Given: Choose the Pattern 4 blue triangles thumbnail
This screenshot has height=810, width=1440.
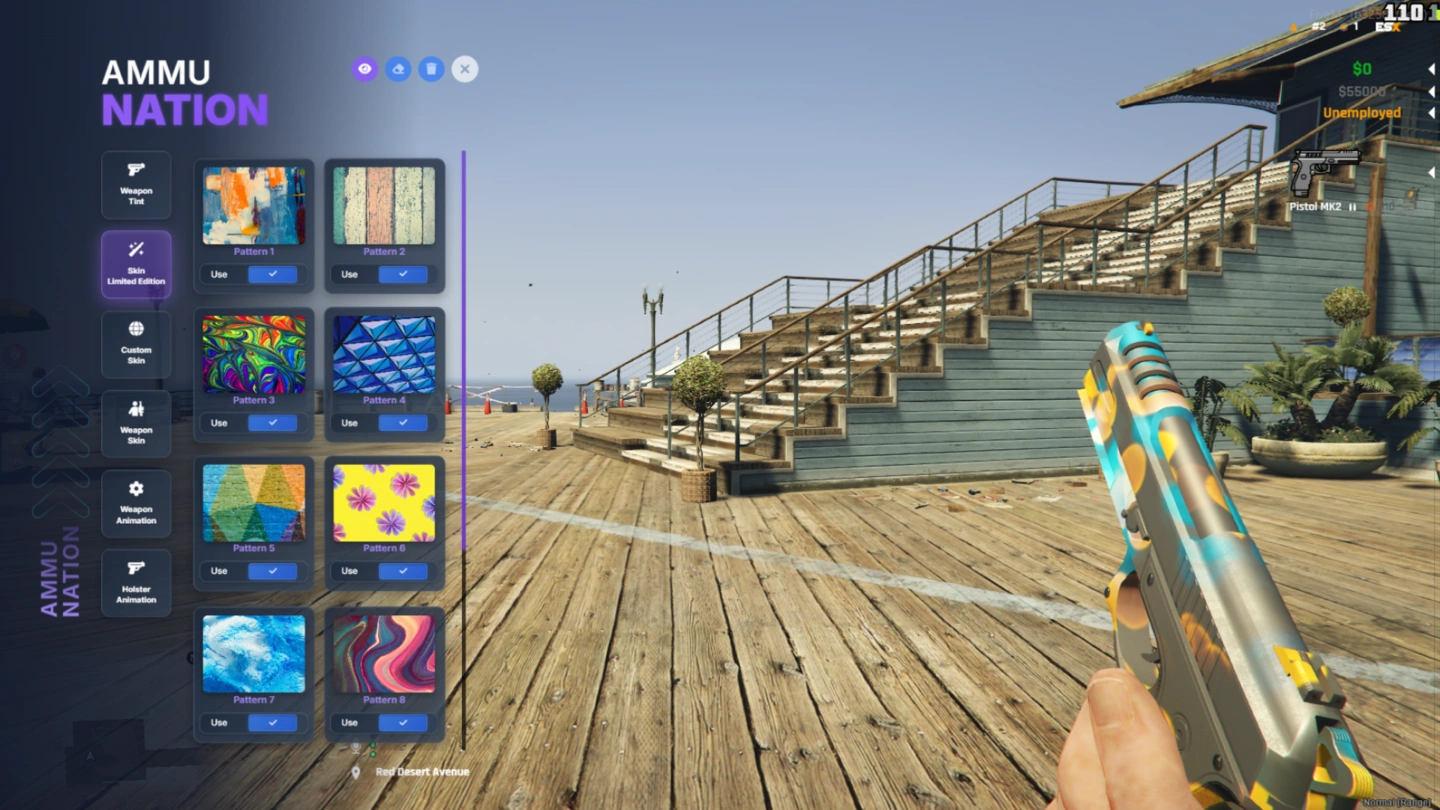Looking at the screenshot, I should [384, 355].
